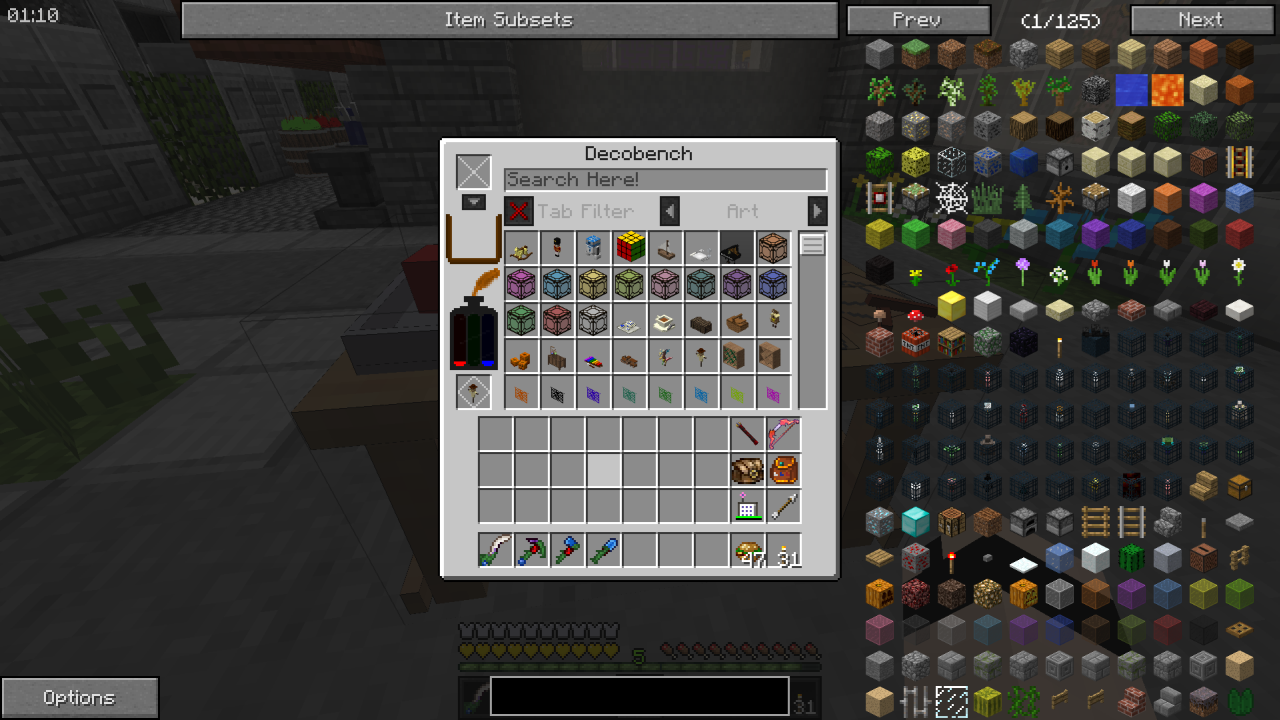
Task: Focus the Decobench search field
Action: click(665, 180)
